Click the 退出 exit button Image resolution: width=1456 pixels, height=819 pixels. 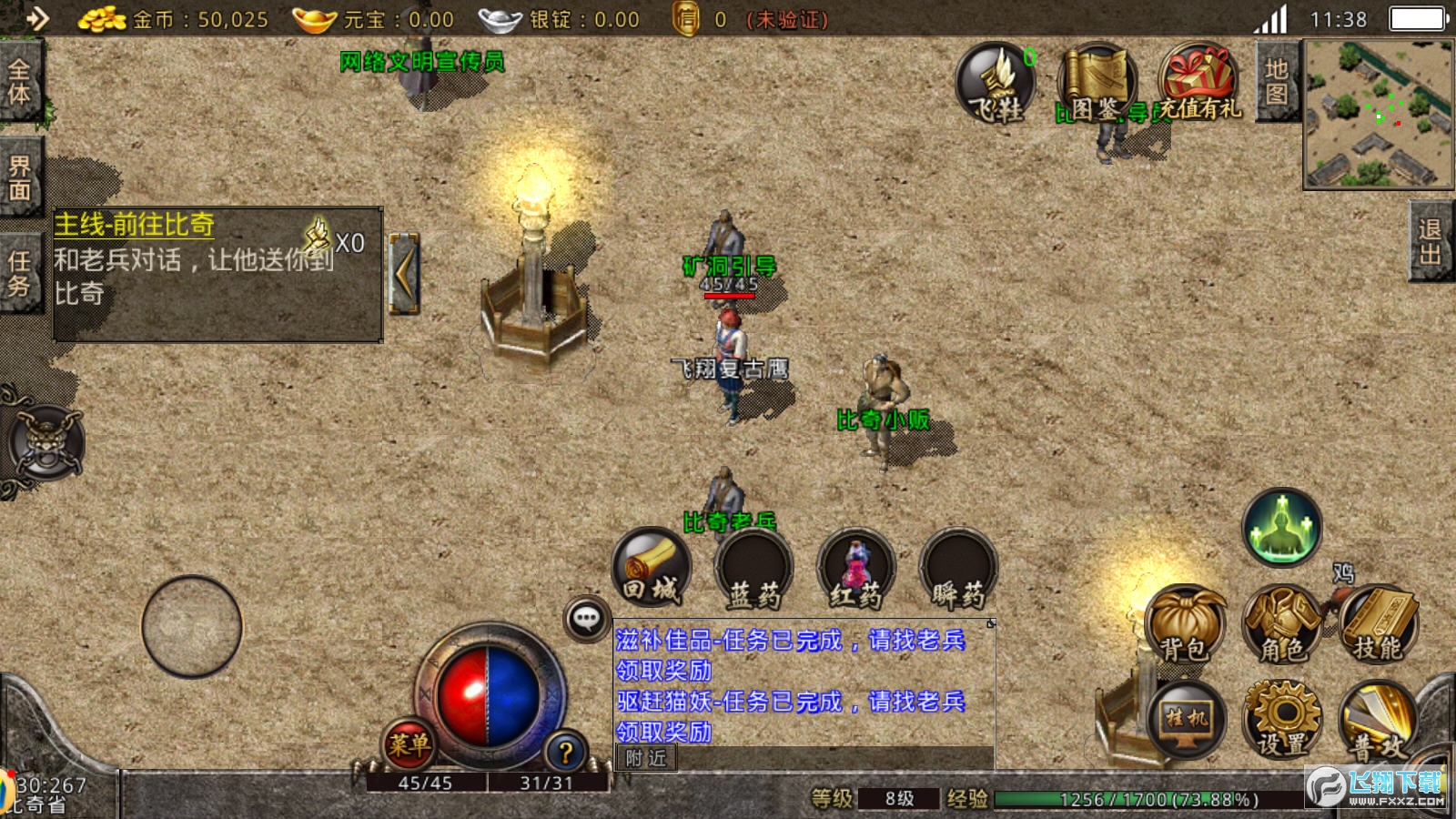[x=1431, y=242]
